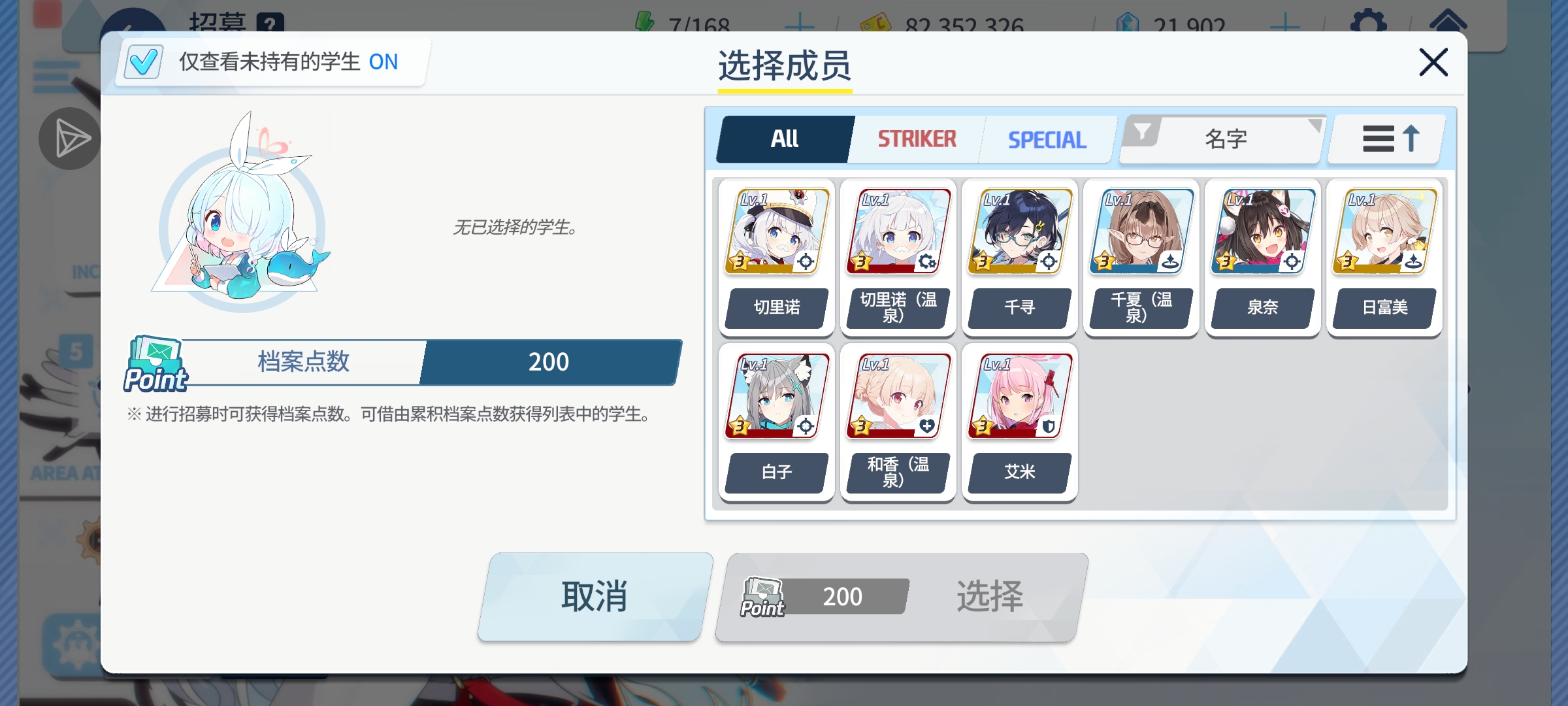Switch to the SPECIAL tab
The image size is (1568, 706).
[1046, 139]
